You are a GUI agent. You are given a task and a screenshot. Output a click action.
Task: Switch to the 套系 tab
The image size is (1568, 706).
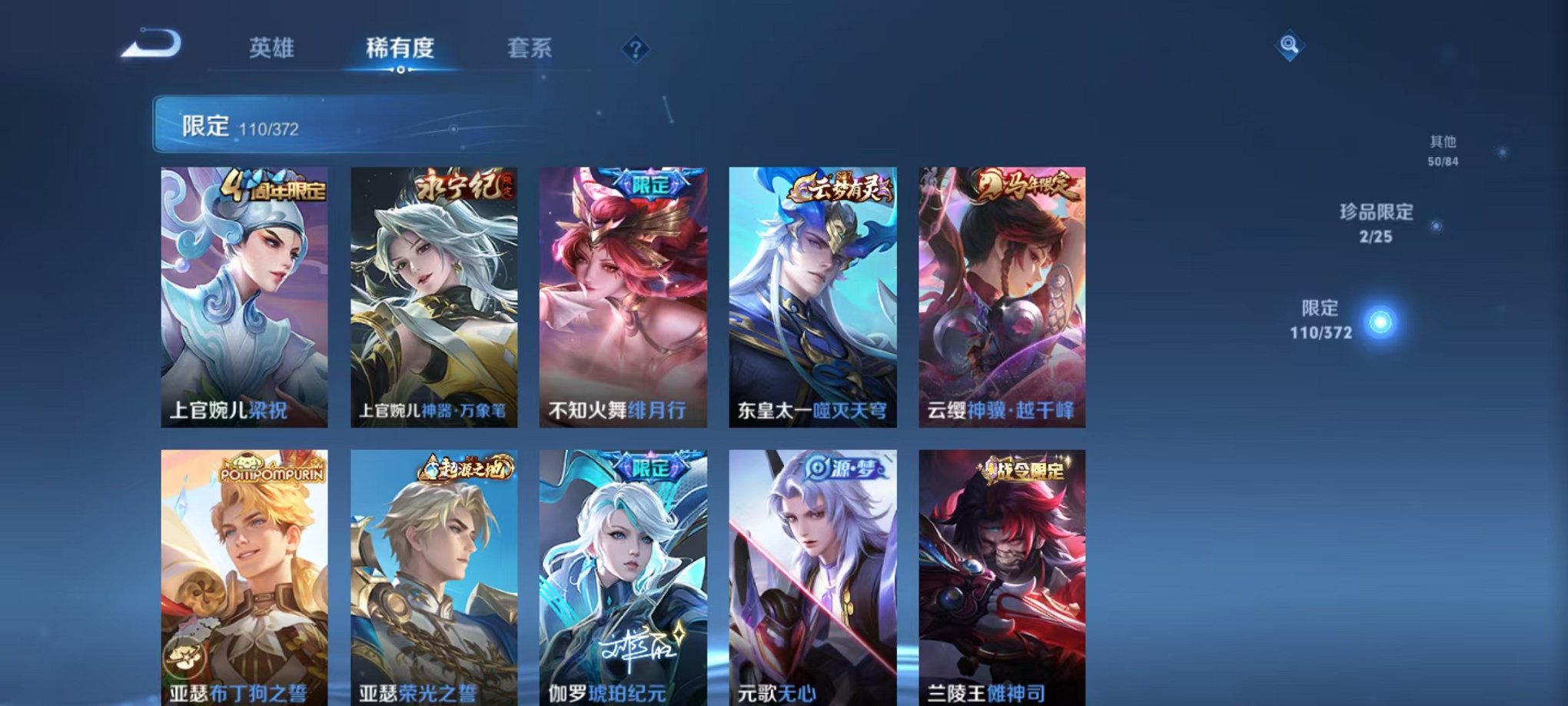click(536, 48)
